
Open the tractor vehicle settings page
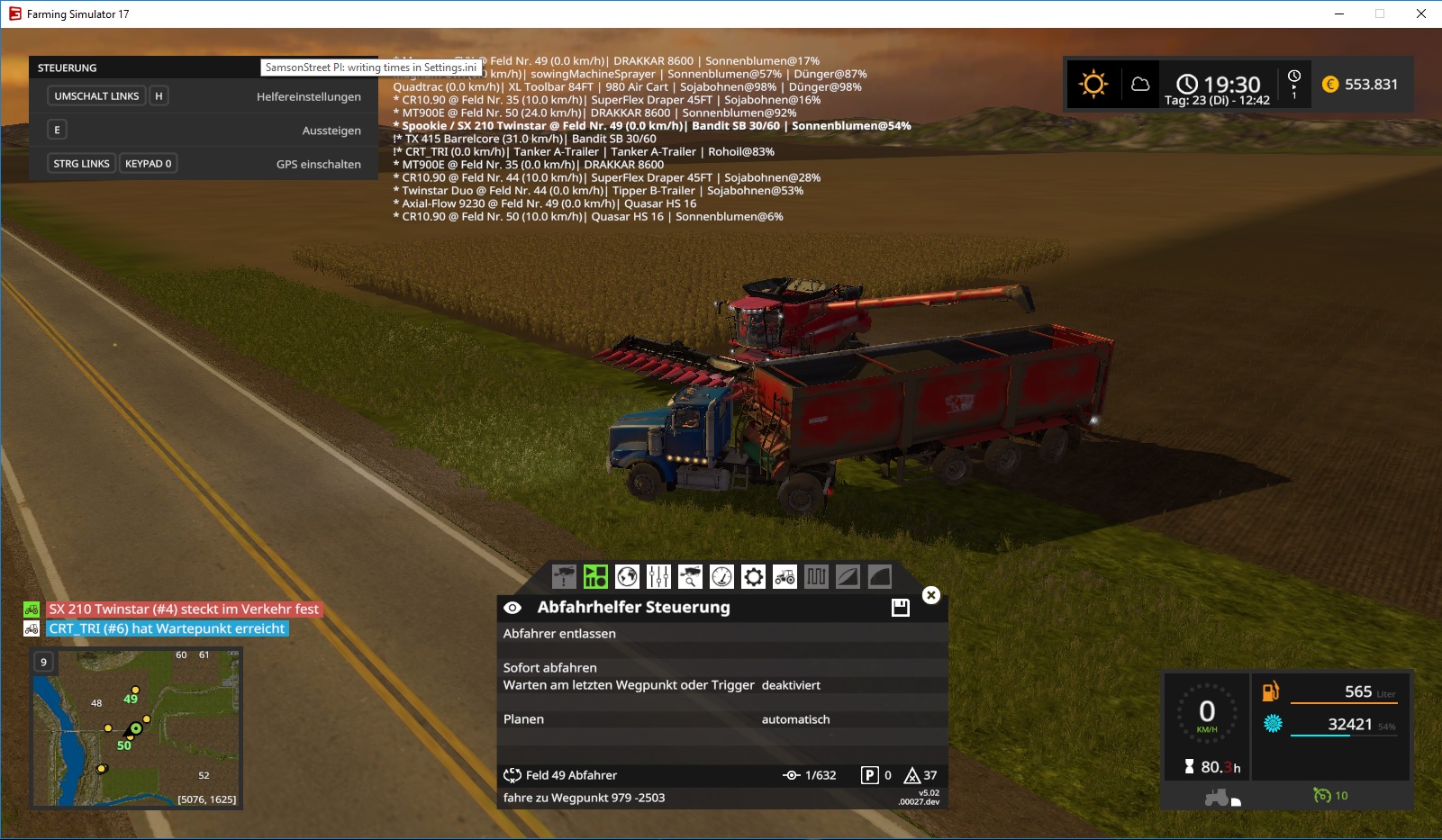pos(786,577)
